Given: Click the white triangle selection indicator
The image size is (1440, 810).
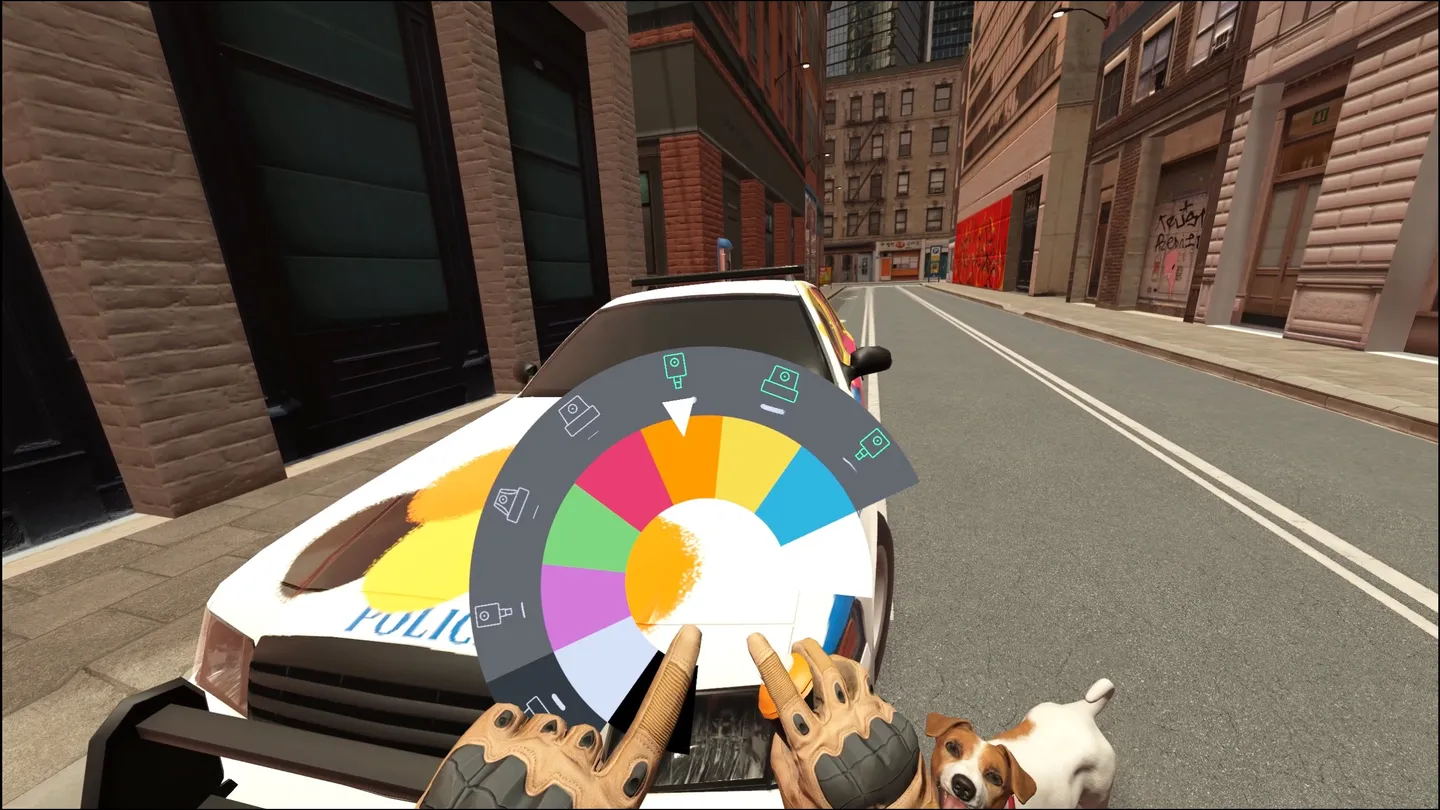Looking at the screenshot, I should 679,412.
